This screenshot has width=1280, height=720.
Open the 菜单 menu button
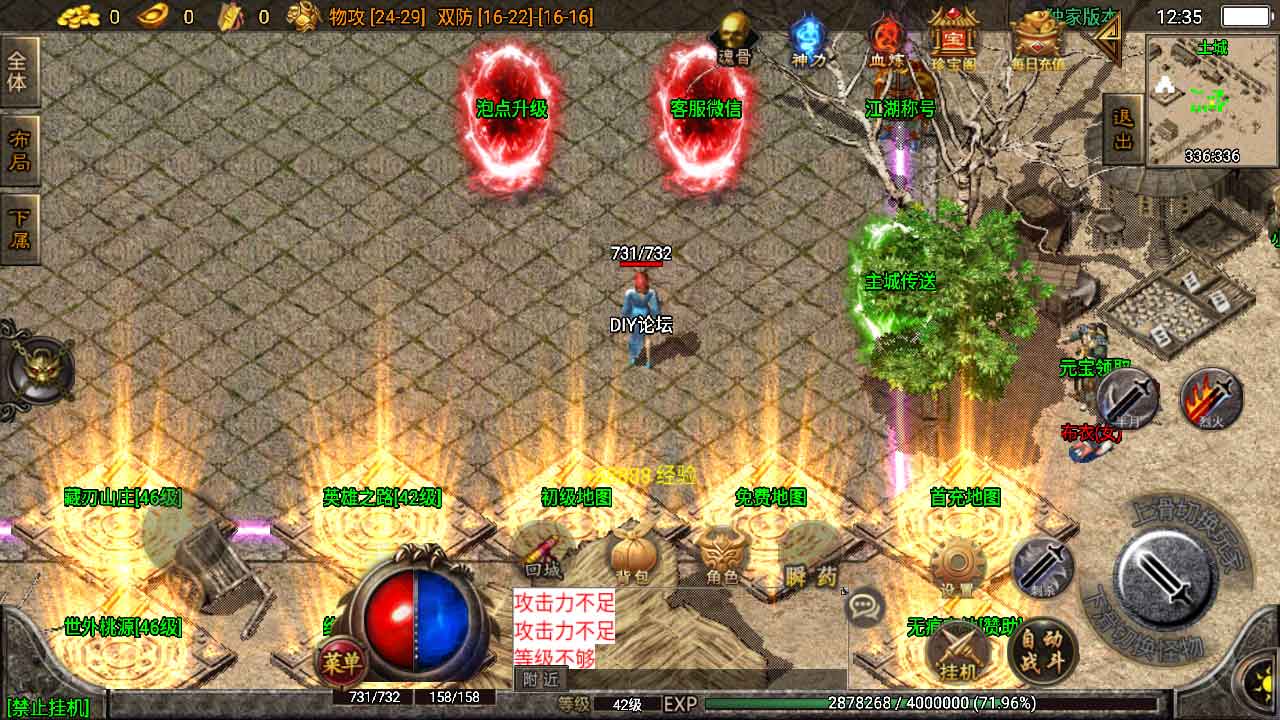(341, 663)
